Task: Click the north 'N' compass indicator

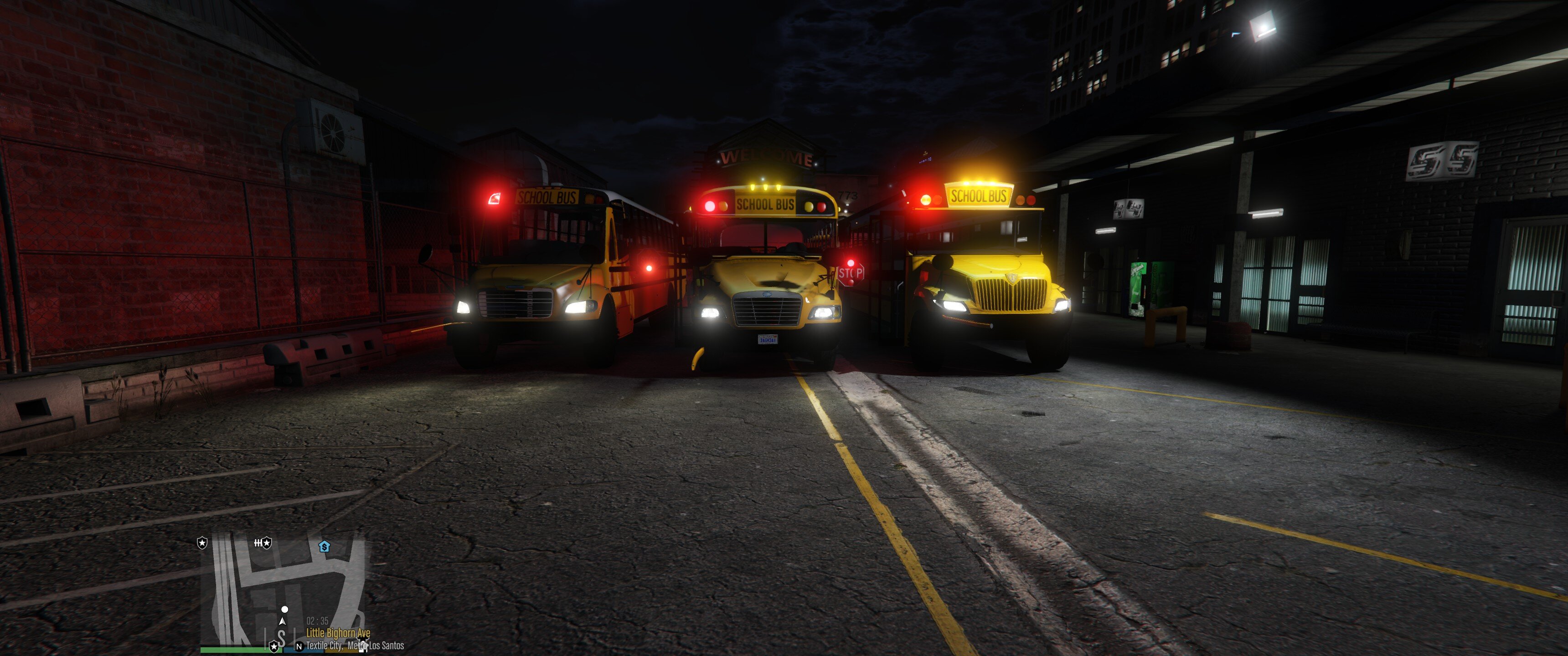Action: [x=299, y=646]
